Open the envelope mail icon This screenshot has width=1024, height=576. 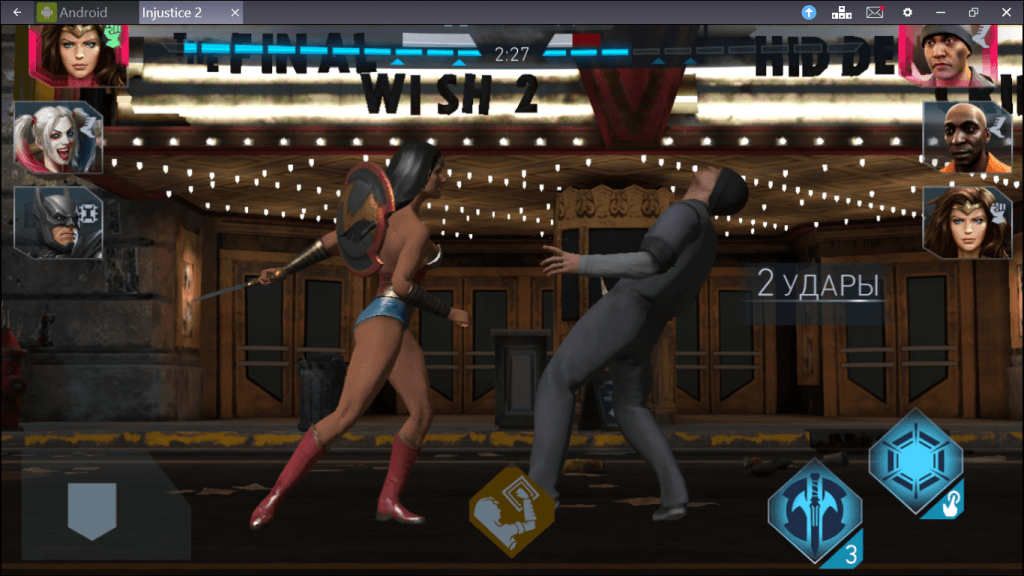(x=874, y=12)
